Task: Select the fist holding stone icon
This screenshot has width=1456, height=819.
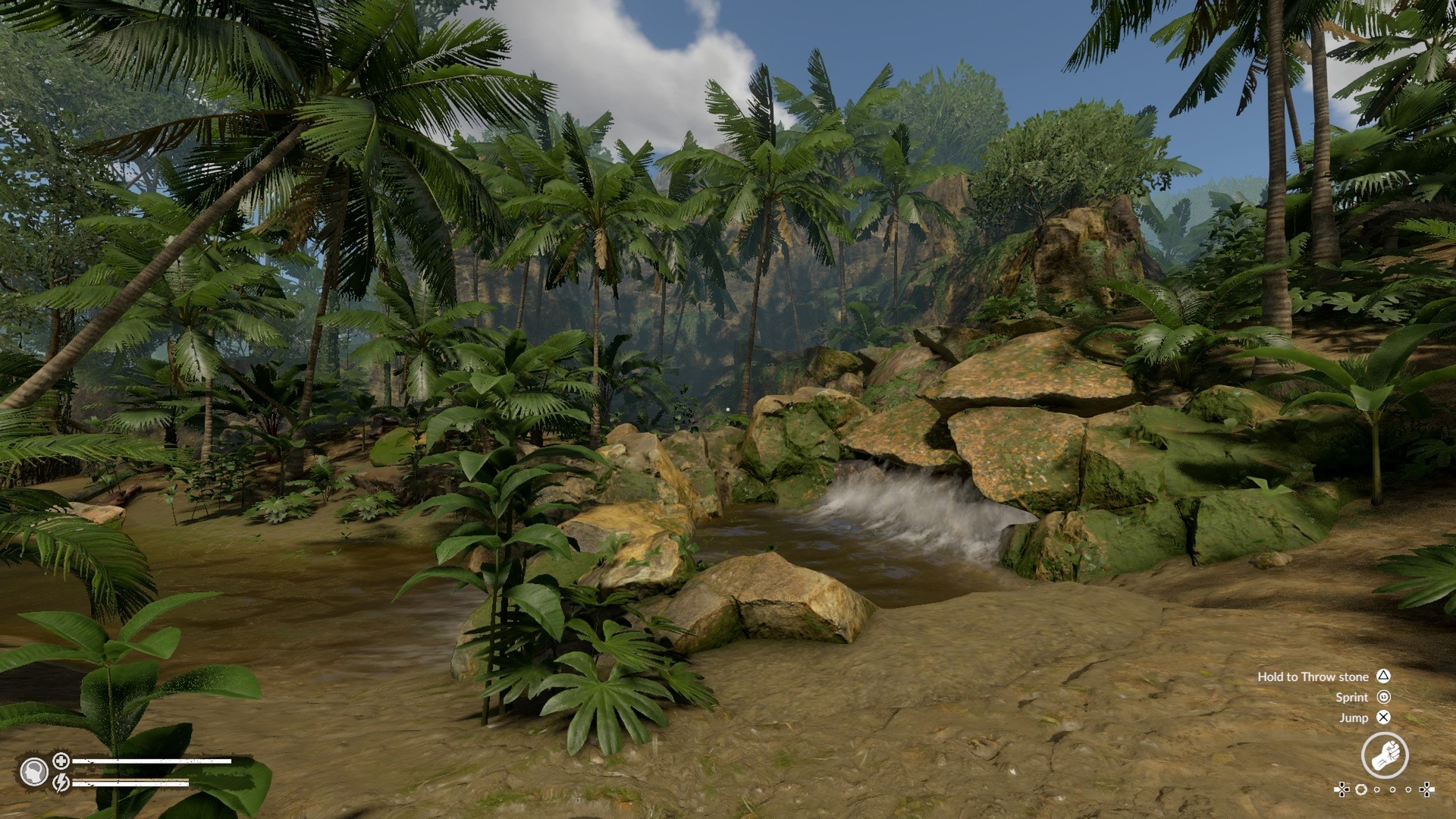Action: tap(1384, 755)
